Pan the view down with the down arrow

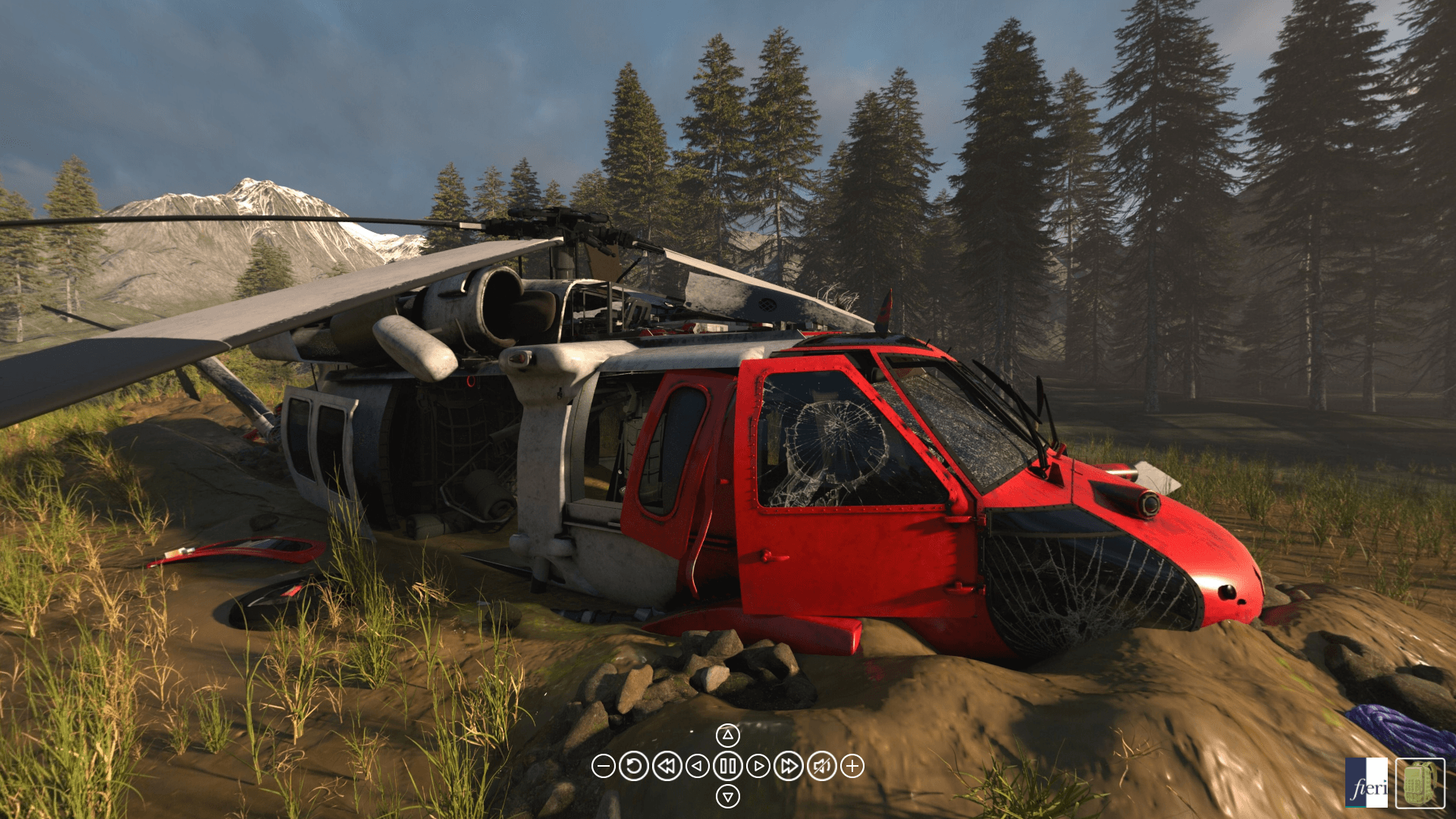(727, 797)
